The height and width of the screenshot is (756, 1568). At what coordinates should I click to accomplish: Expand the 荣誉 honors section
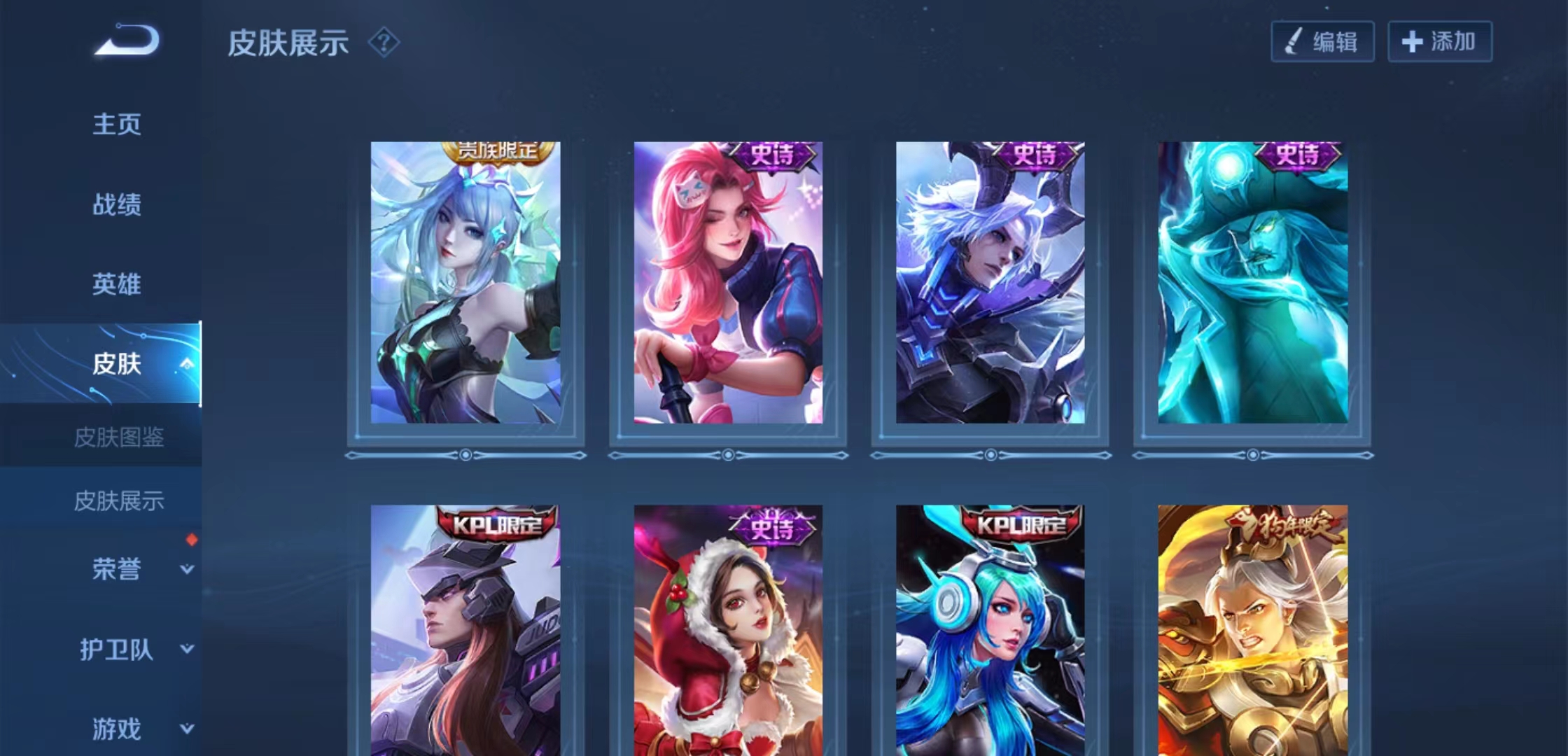[x=186, y=569]
